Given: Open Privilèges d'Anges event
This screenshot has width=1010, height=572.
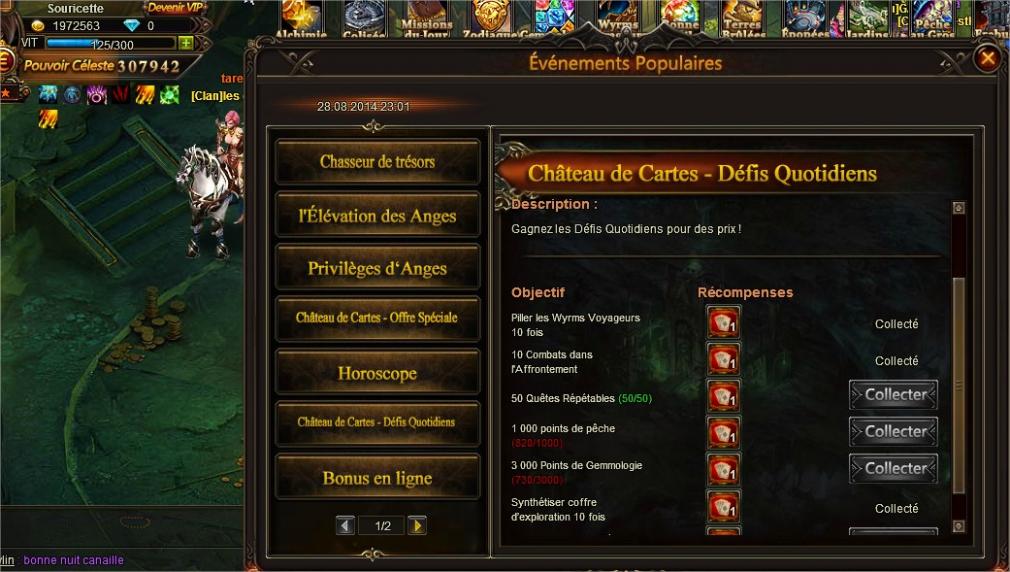Looking at the screenshot, I should tap(377, 268).
